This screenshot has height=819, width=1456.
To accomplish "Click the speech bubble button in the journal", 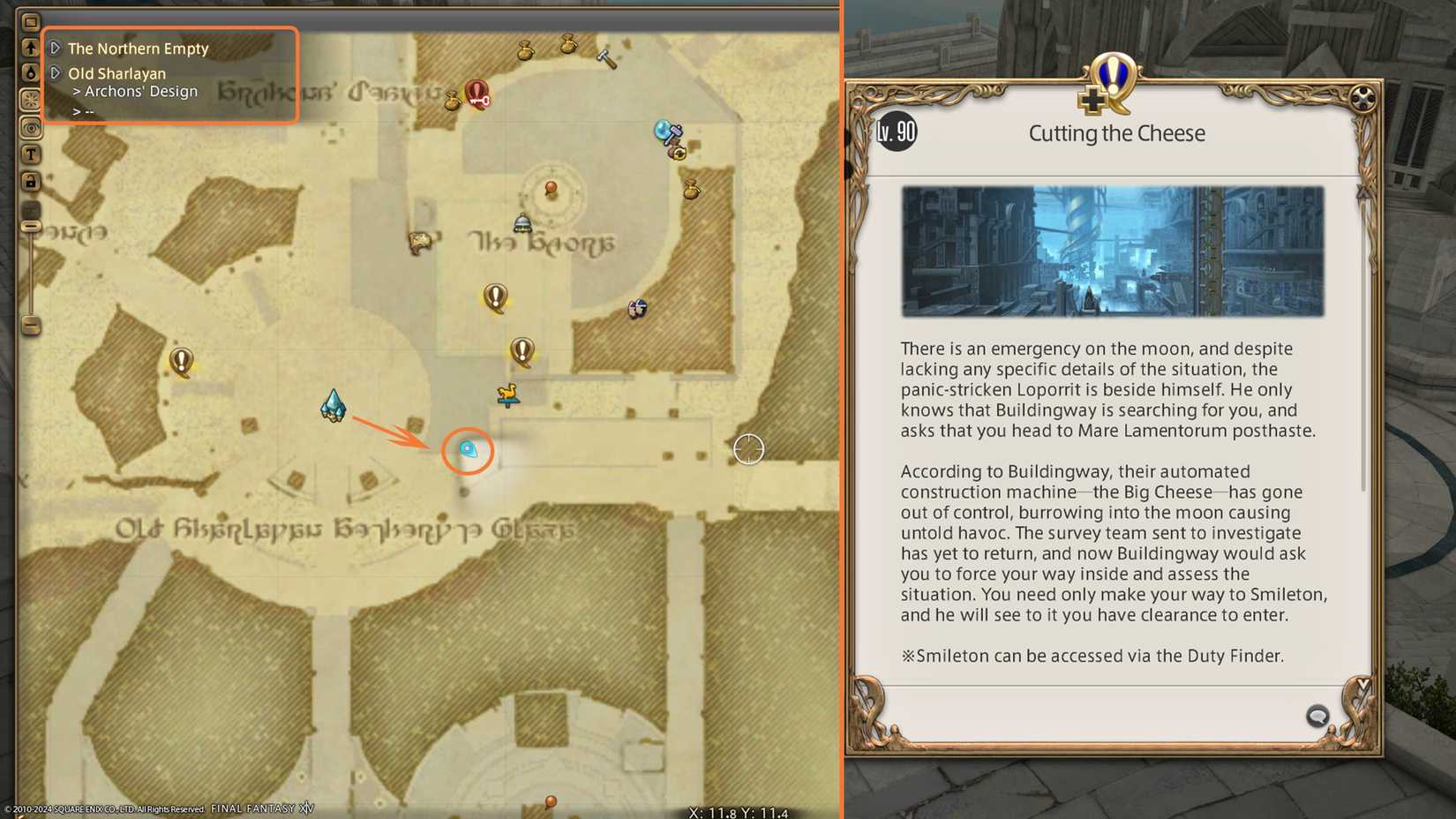I will [1318, 718].
